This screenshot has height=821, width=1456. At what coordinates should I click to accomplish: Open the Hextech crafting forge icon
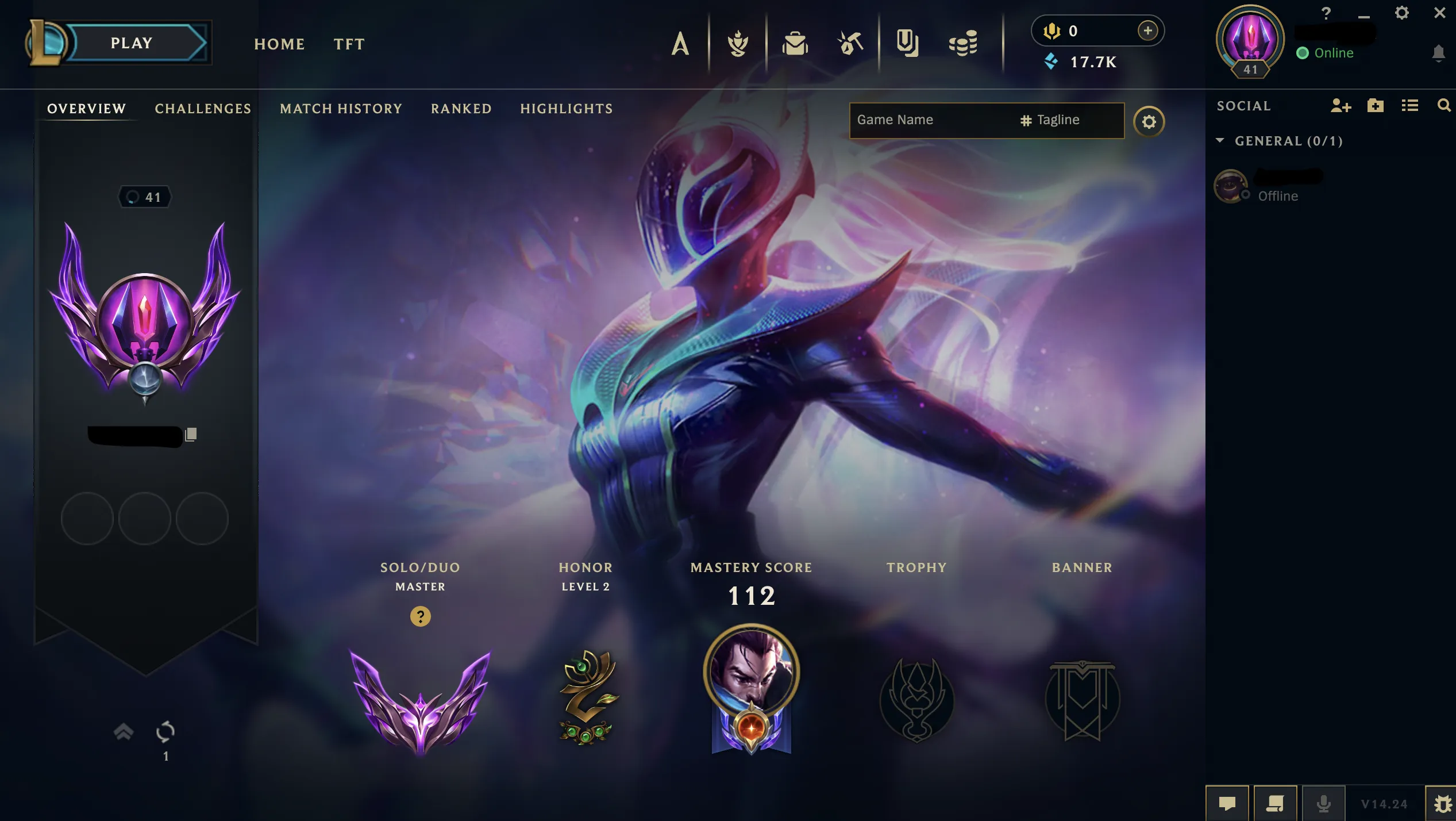coord(850,42)
